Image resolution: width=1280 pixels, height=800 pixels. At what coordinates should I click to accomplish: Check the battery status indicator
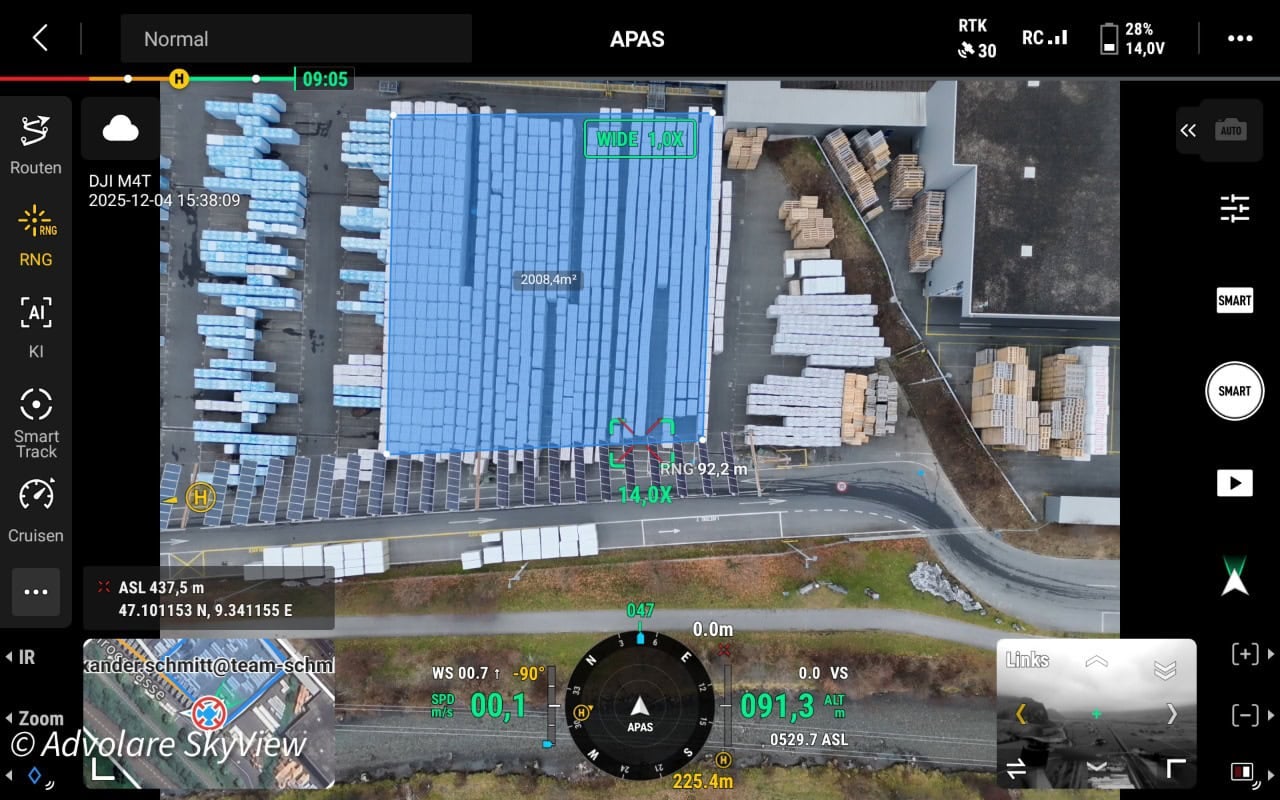pos(1126,39)
